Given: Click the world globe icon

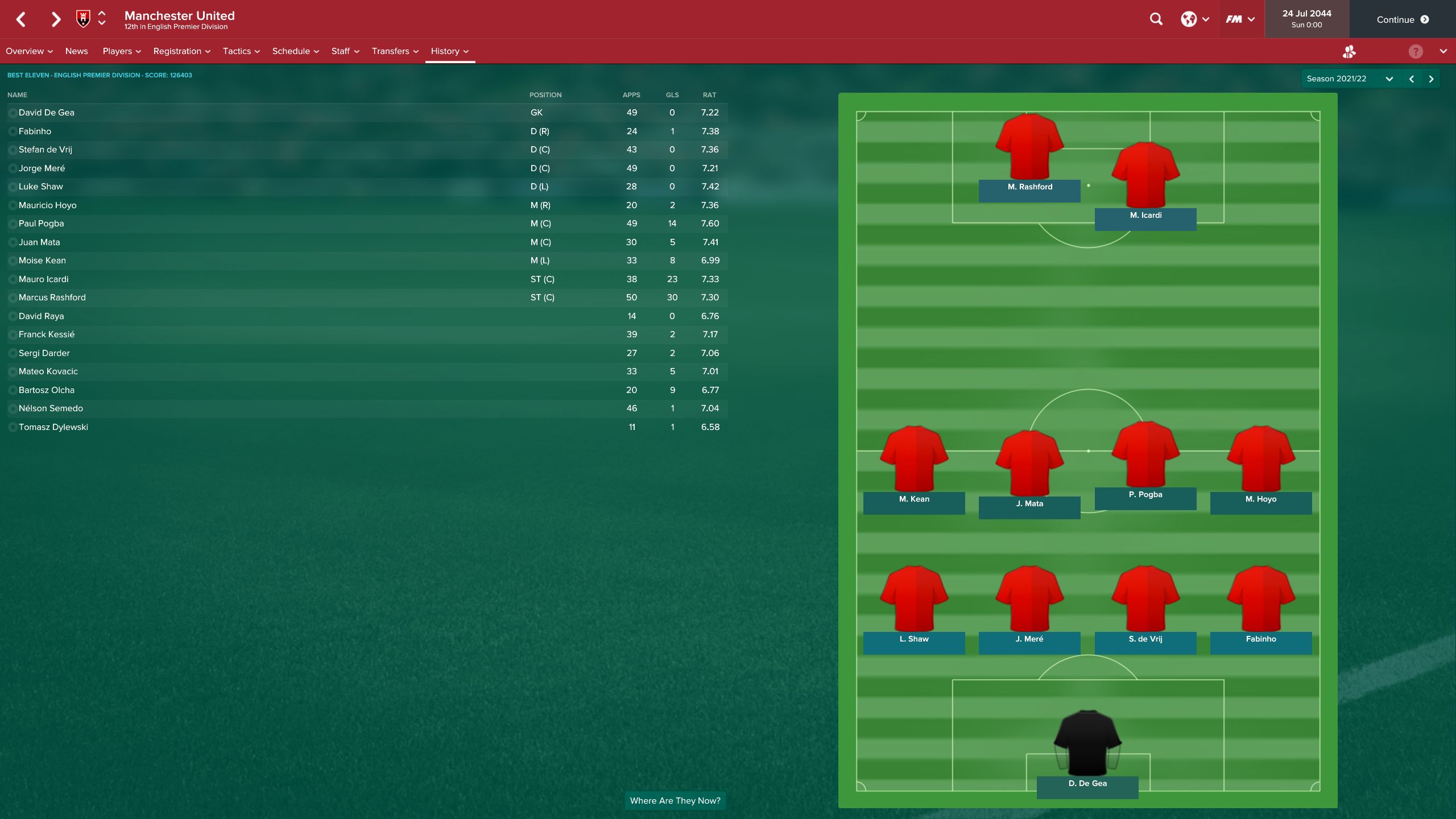Looking at the screenshot, I should (x=1189, y=19).
